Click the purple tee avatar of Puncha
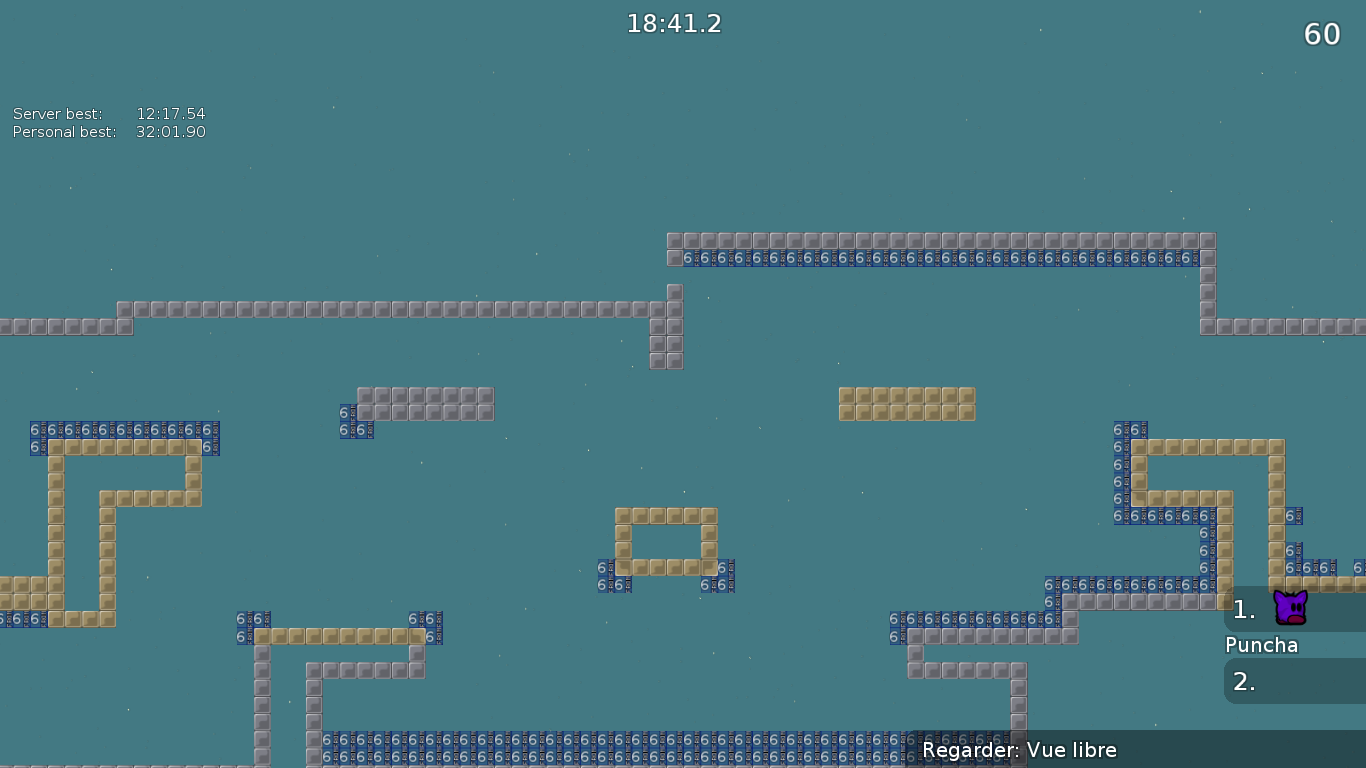1366x768 pixels. (1290, 608)
